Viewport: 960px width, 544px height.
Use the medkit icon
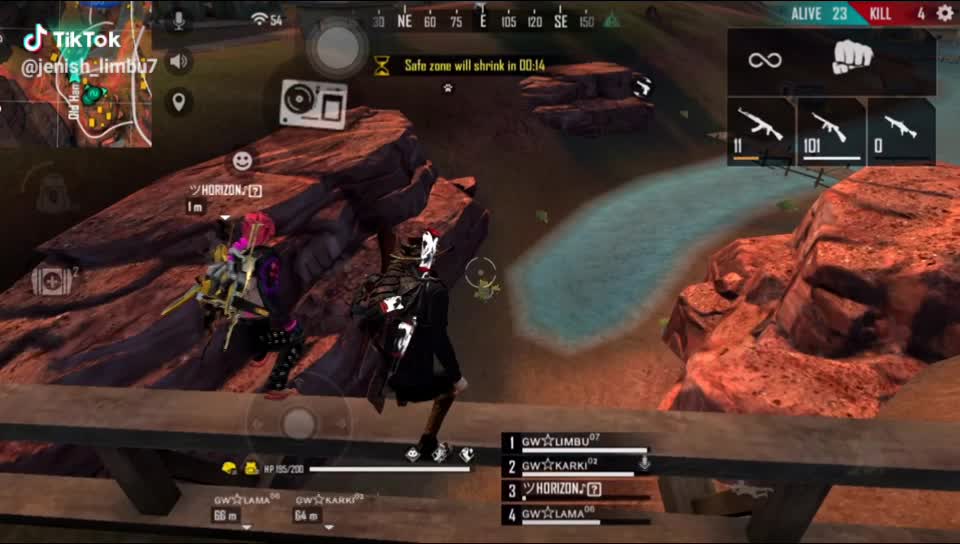[50, 281]
